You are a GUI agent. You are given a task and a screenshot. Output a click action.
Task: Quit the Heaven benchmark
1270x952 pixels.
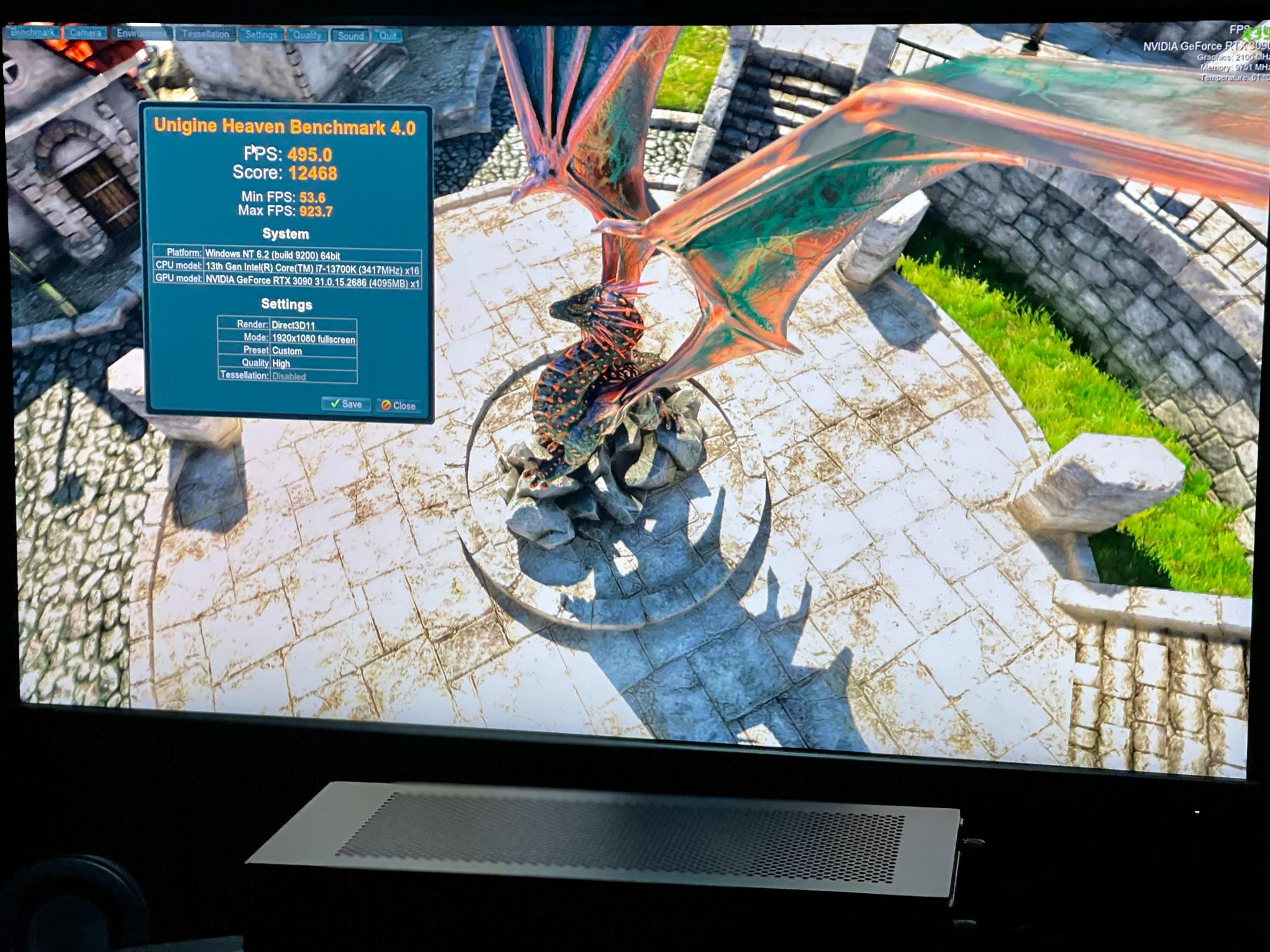[387, 36]
